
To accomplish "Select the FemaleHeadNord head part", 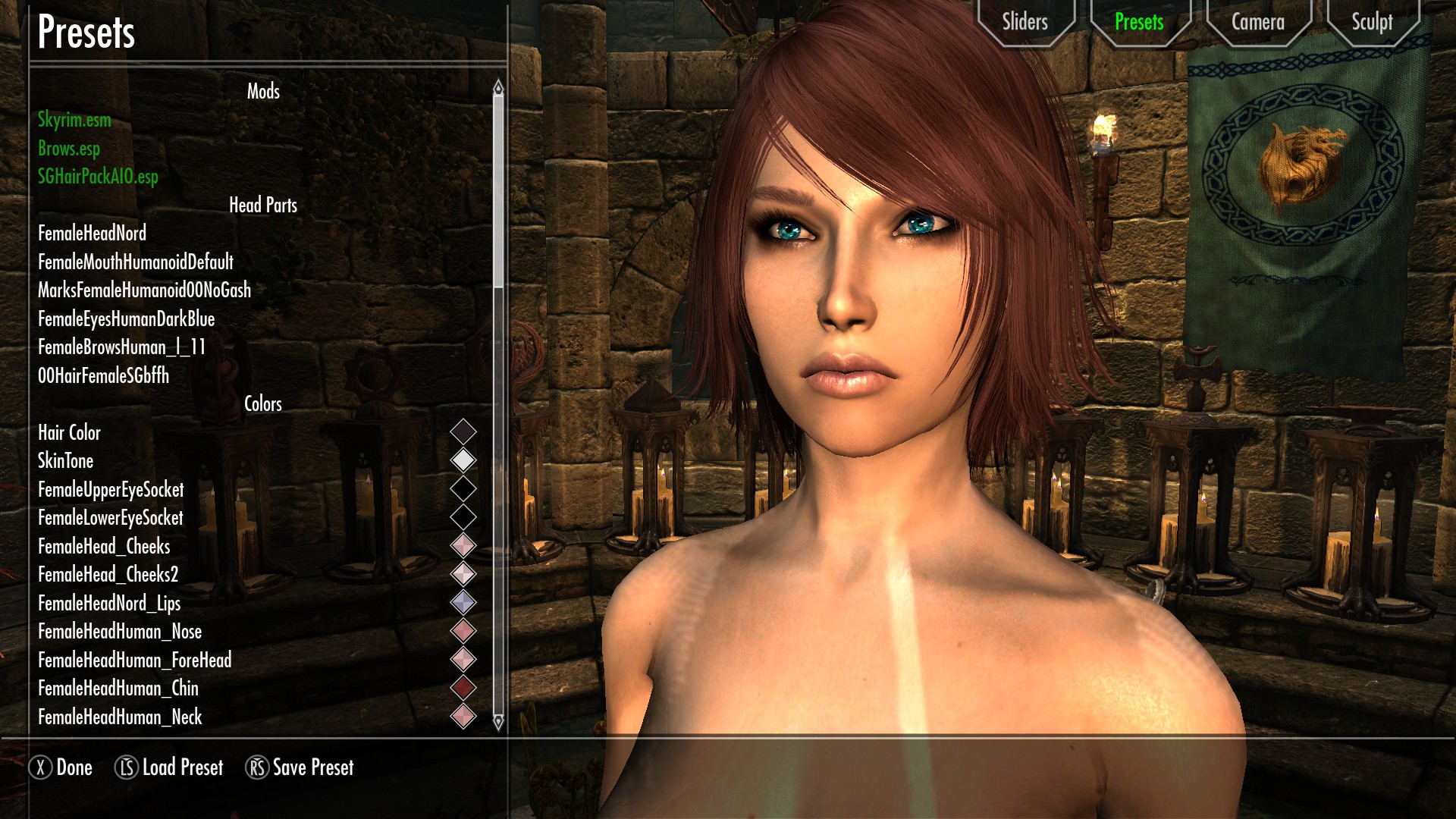I will click(92, 234).
